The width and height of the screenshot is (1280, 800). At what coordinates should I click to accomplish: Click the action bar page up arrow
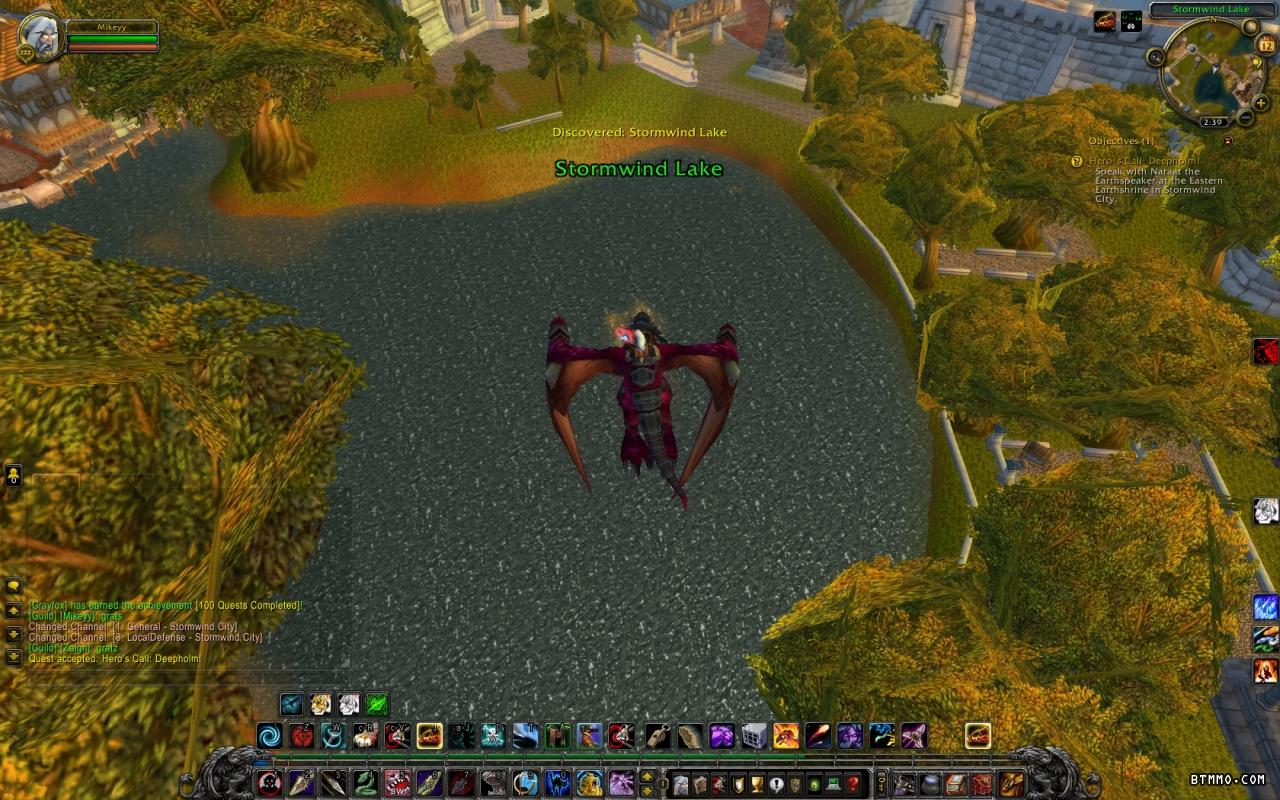(647, 776)
